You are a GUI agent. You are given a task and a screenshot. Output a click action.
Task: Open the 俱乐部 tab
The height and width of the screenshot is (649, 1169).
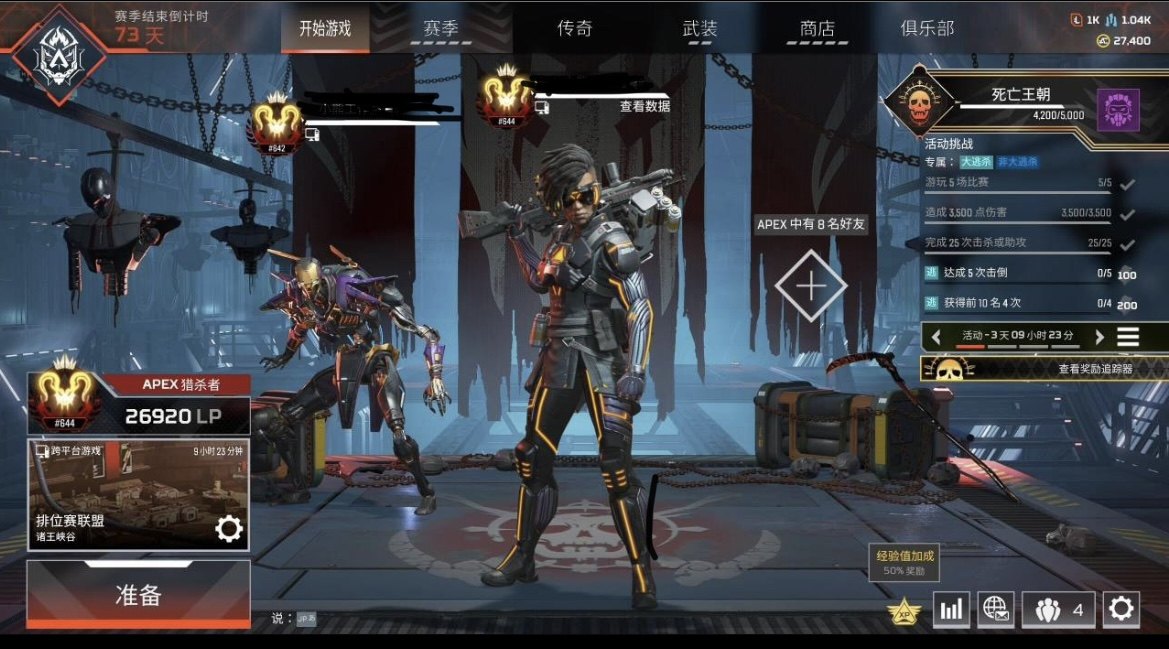(927, 29)
